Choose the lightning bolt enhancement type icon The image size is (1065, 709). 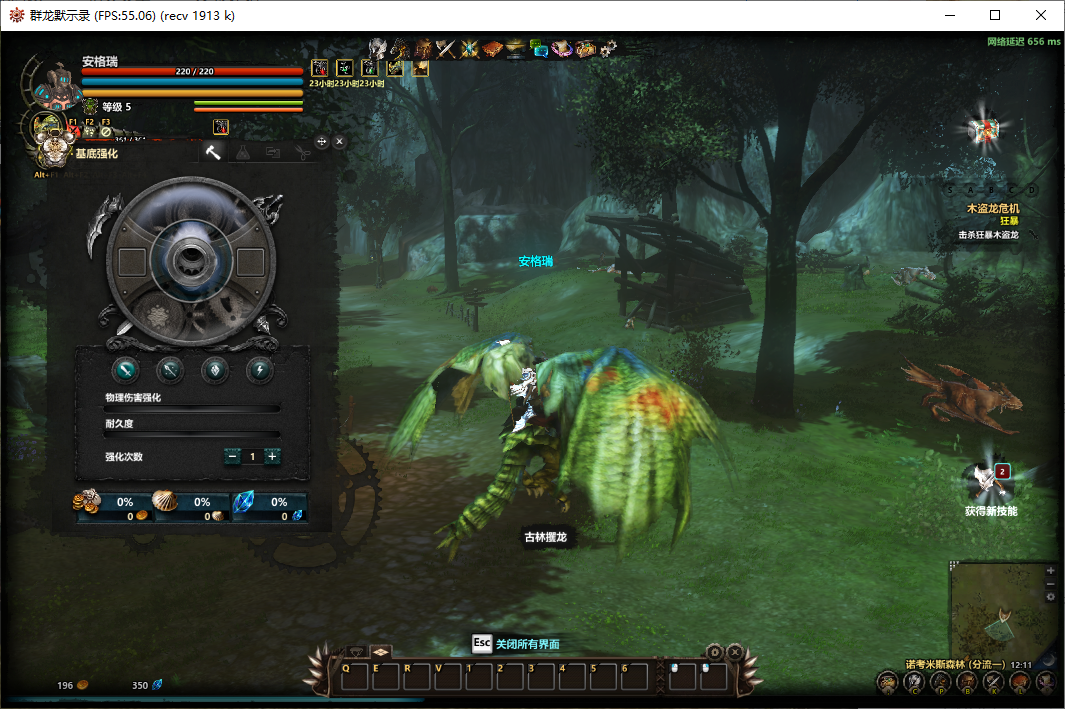pyautogui.click(x=259, y=369)
